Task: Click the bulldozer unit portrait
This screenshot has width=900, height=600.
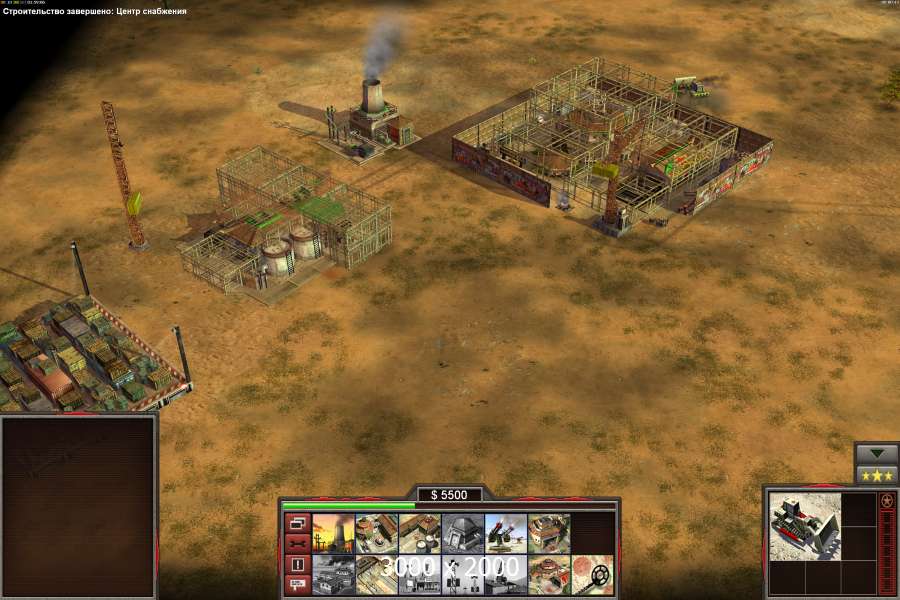Action: pyautogui.click(x=805, y=526)
